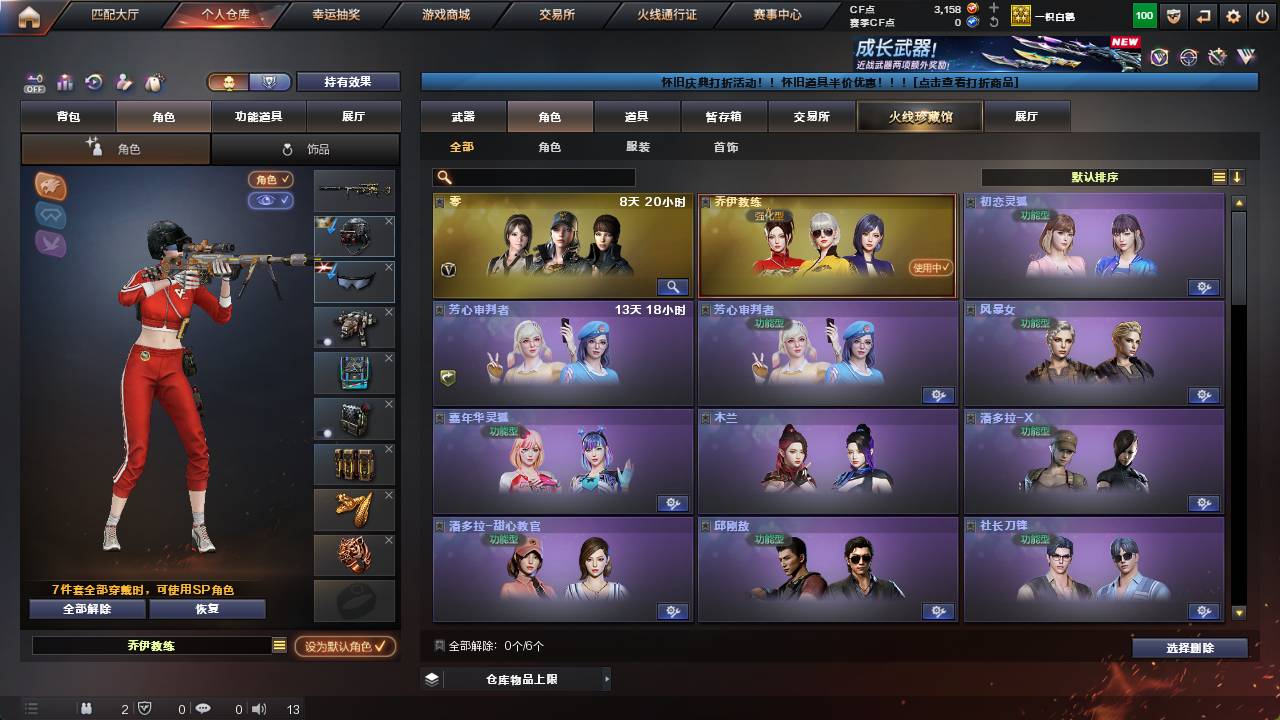This screenshot has width=1280, height=720.
Task: Click the power/exit icon top right
Action: pyautogui.click(x=1264, y=16)
